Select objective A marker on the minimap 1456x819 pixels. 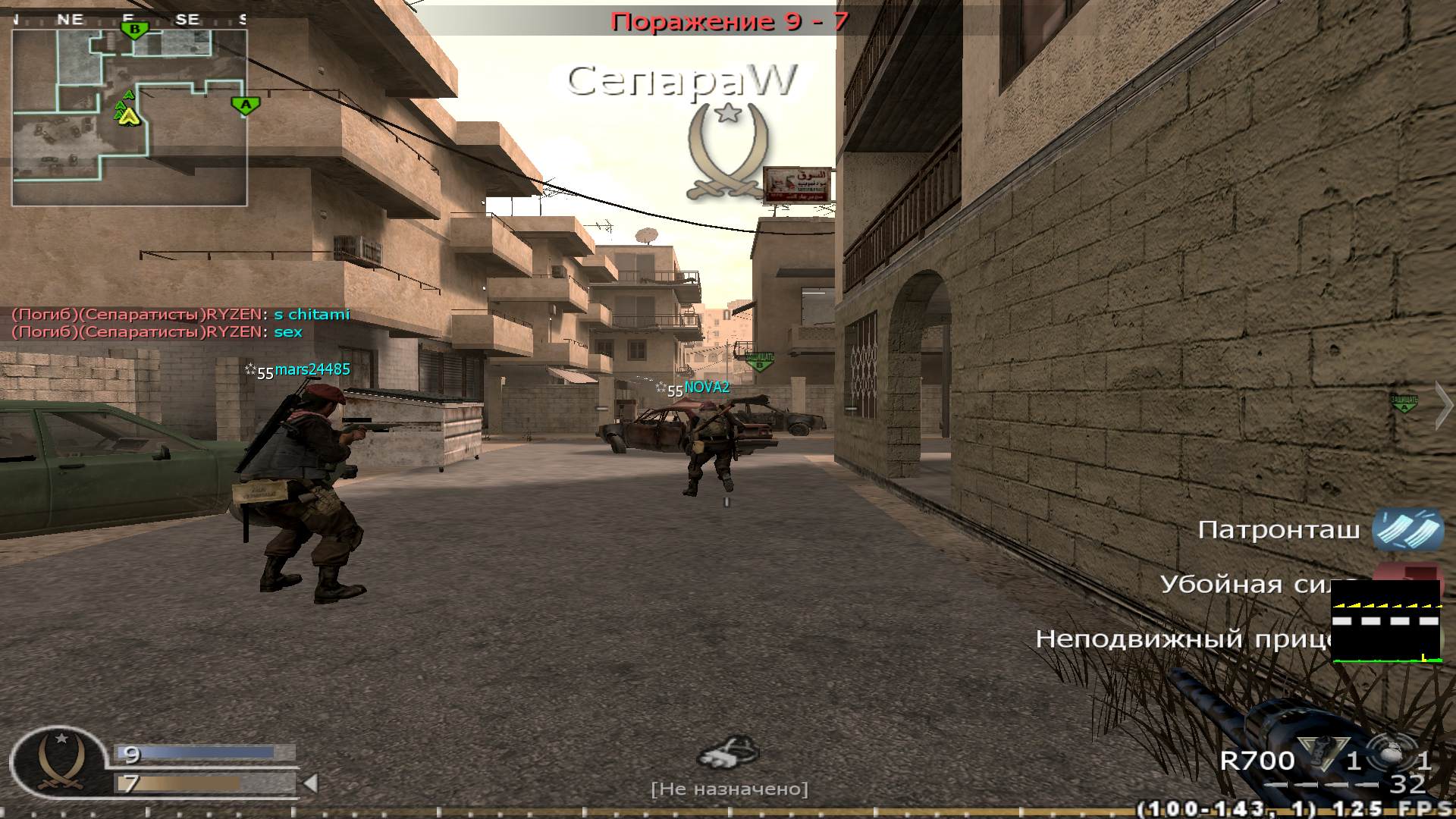pos(245,105)
